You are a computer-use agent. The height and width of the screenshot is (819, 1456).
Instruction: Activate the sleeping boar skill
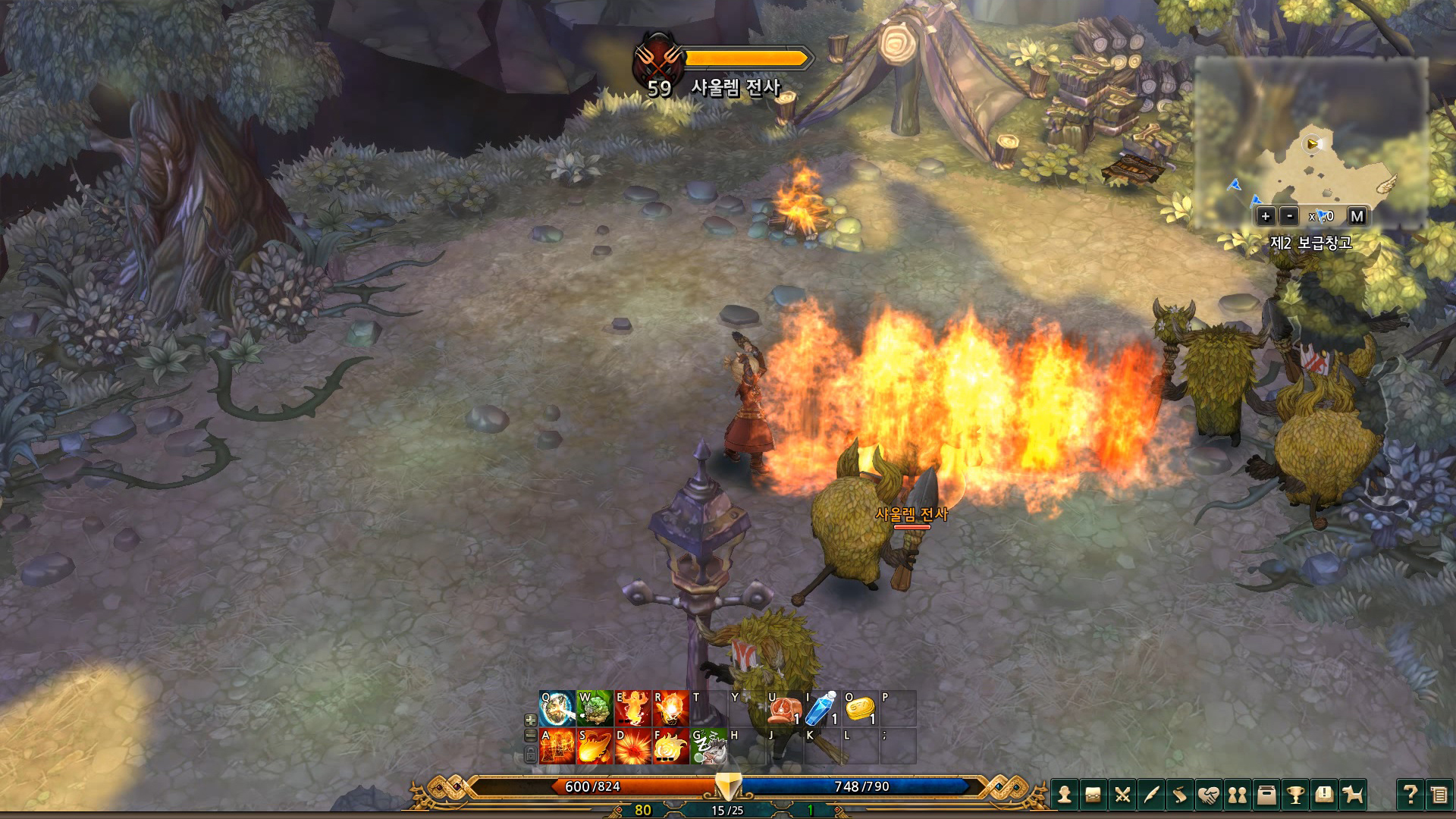(x=708, y=746)
